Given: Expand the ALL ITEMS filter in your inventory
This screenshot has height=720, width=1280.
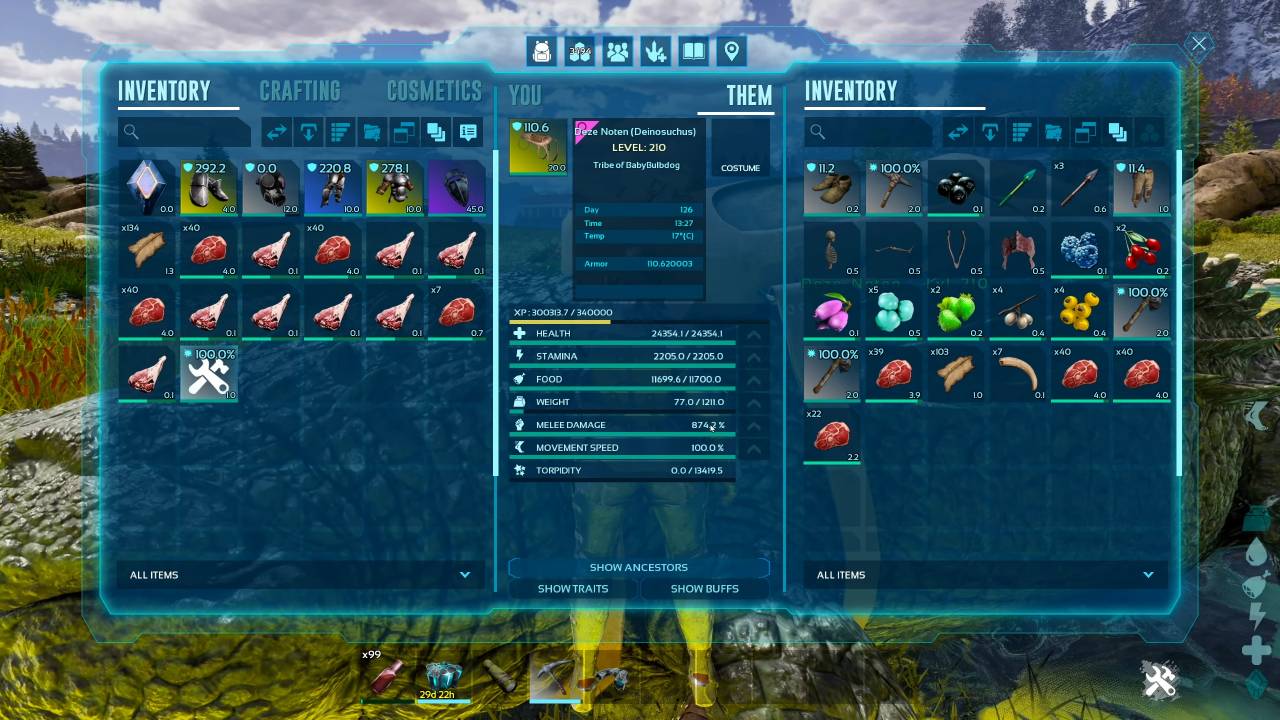Looking at the screenshot, I should point(463,575).
